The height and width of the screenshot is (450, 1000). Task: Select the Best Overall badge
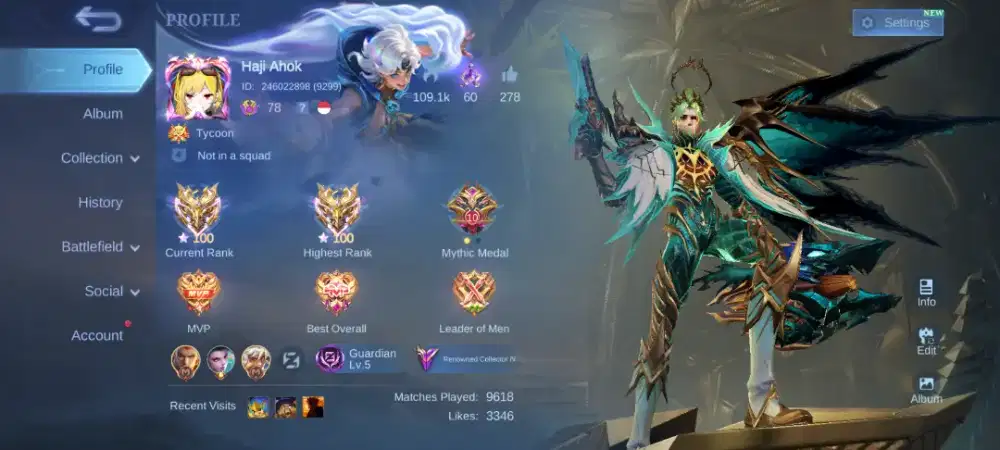[x=337, y=294]
